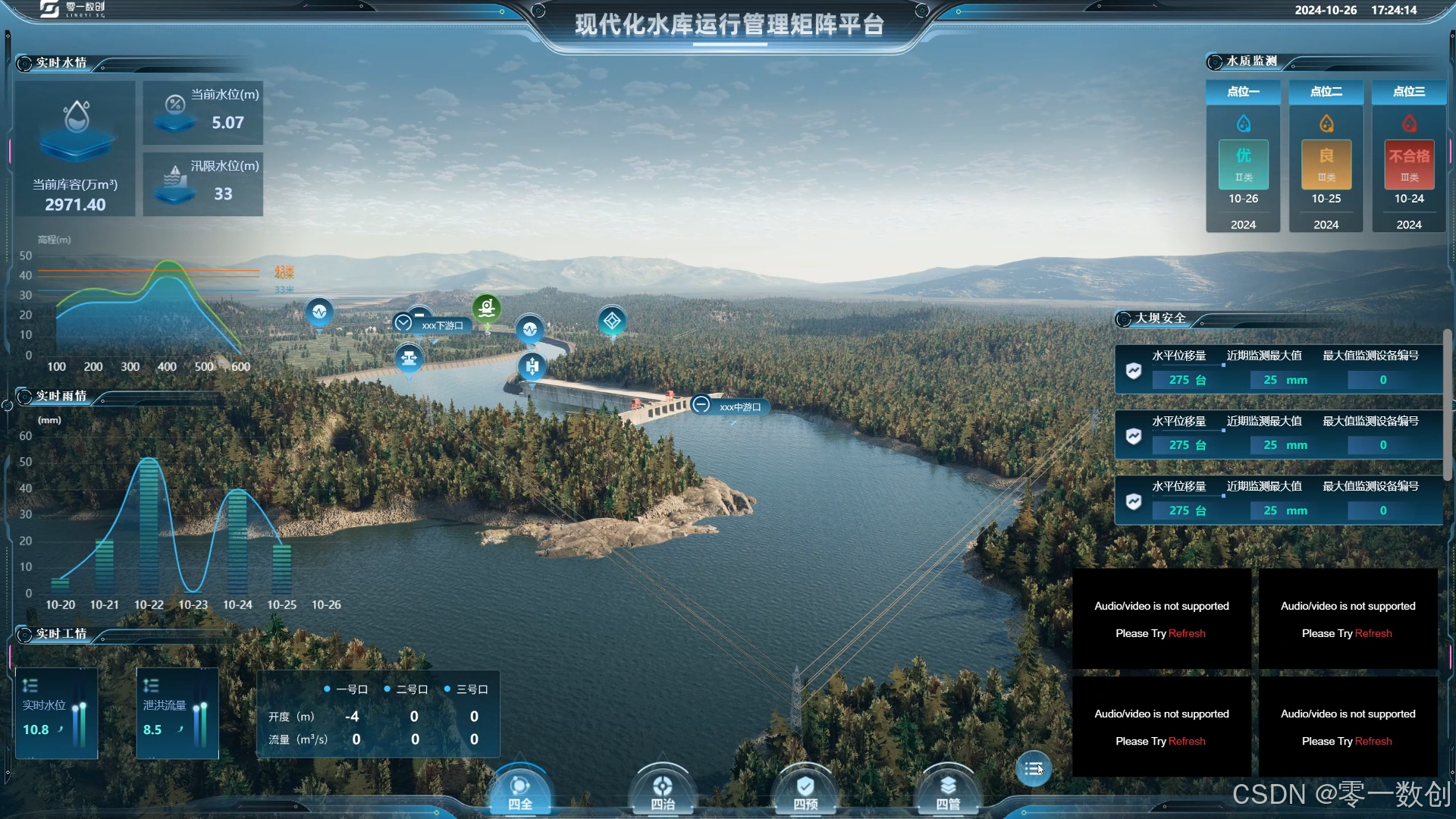Toggle the 一号口 legend entry
The width and height of the screenshot is (1456, 819).
pyautogui.click(x=346, y=689)
